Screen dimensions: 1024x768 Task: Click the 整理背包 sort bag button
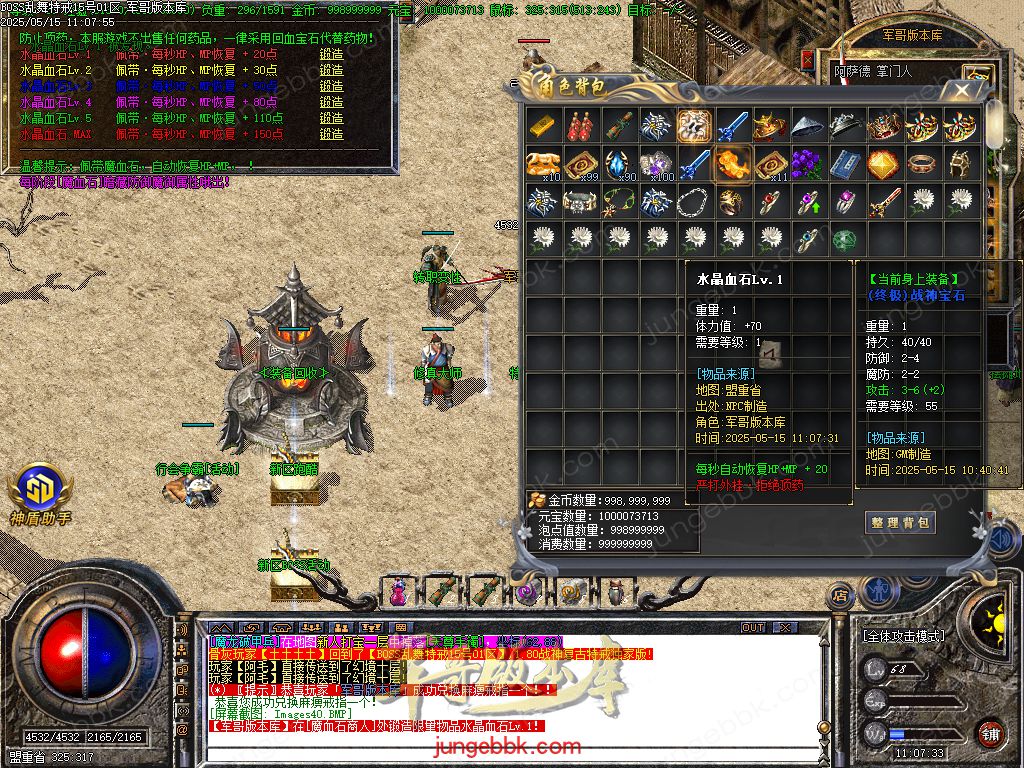click(x=900, y=522)
